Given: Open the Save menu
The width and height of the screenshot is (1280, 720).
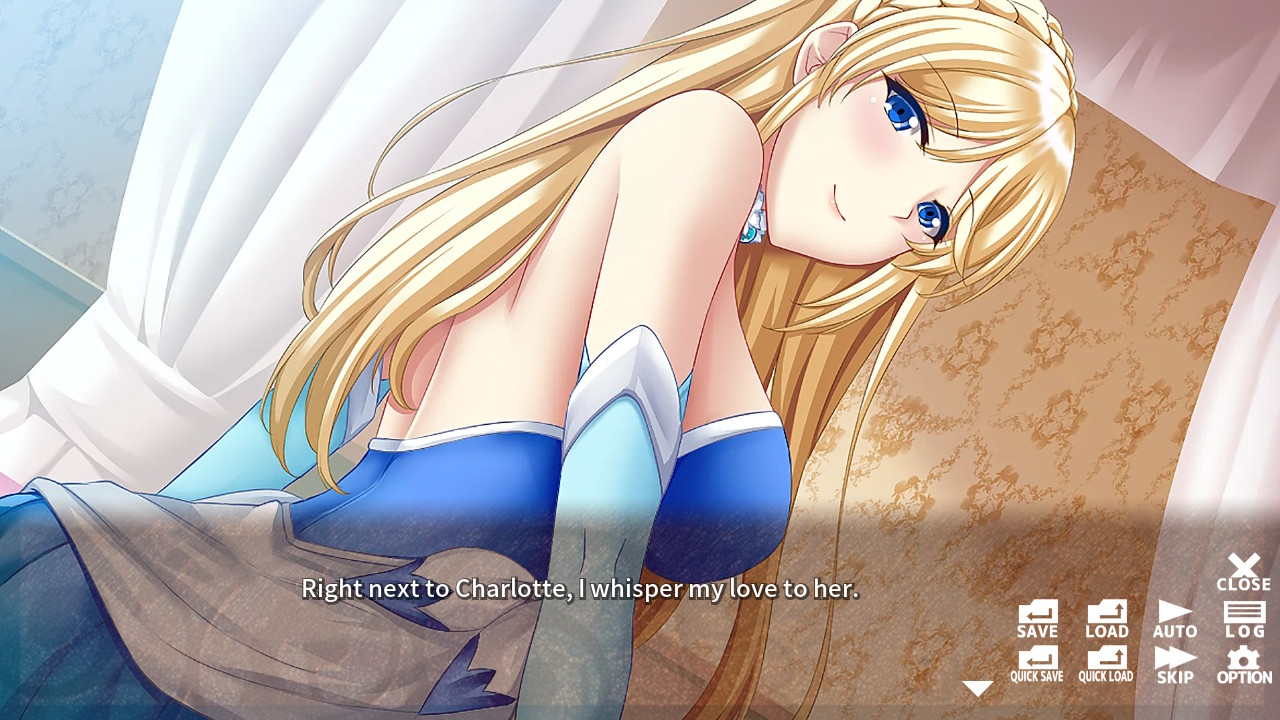Looking at the screenshot, I should coord(1037,618).
